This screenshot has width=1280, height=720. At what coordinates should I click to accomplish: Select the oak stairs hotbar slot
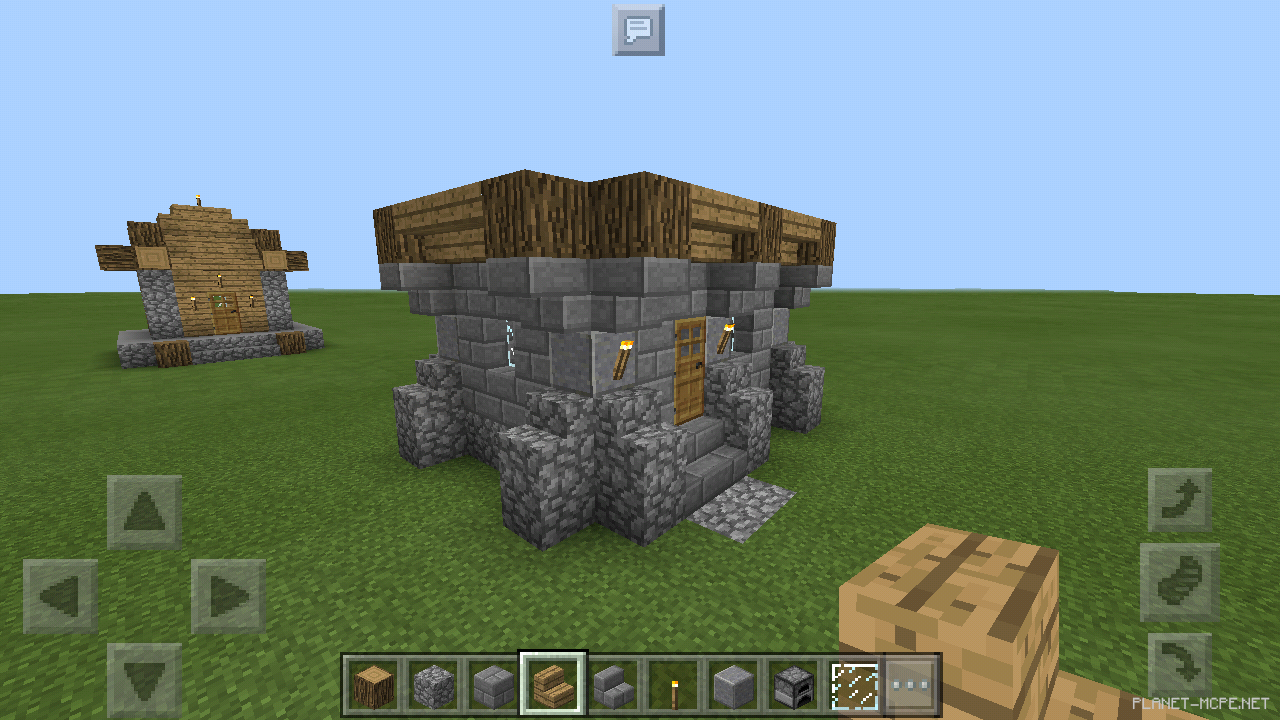click(553, 681)
